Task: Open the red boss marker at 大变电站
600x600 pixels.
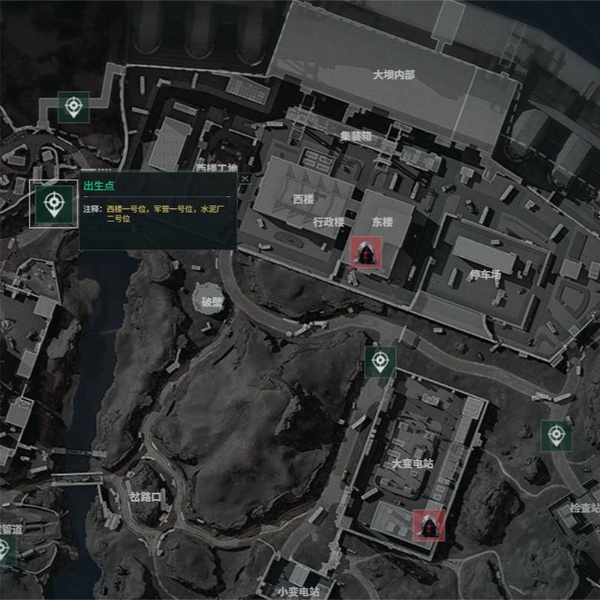Action: pos(428,524)
